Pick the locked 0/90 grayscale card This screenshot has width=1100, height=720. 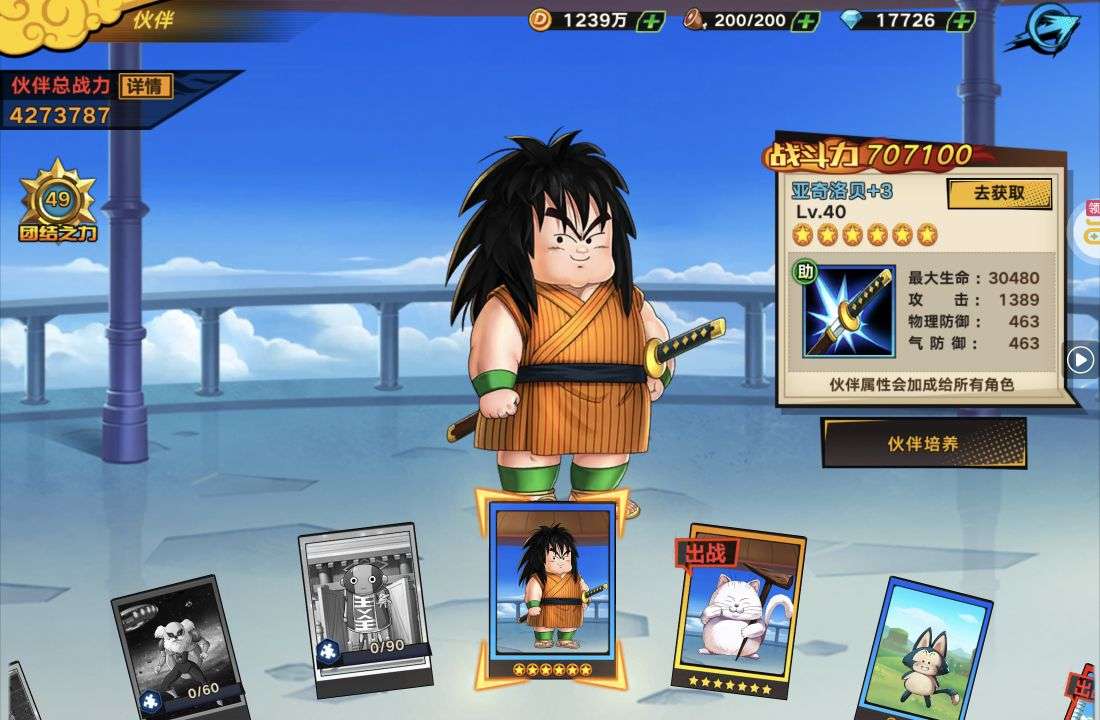coord(368,605)
